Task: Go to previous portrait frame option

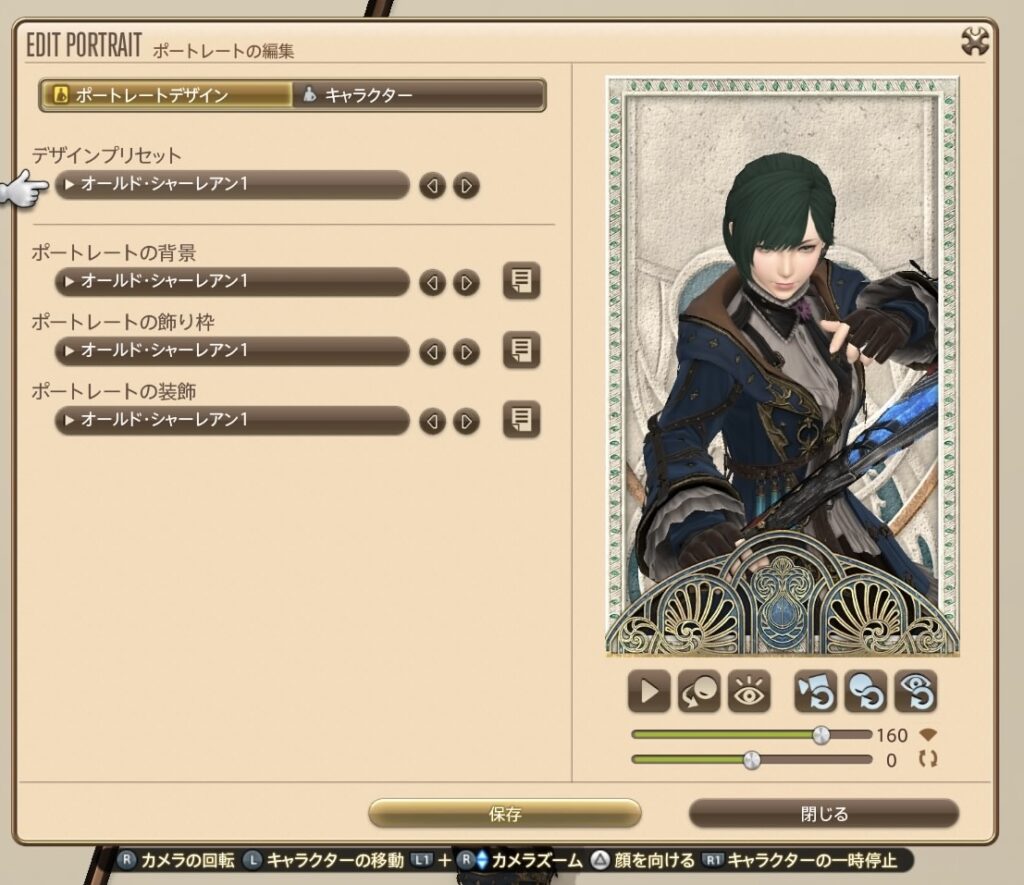Action: 432,352
